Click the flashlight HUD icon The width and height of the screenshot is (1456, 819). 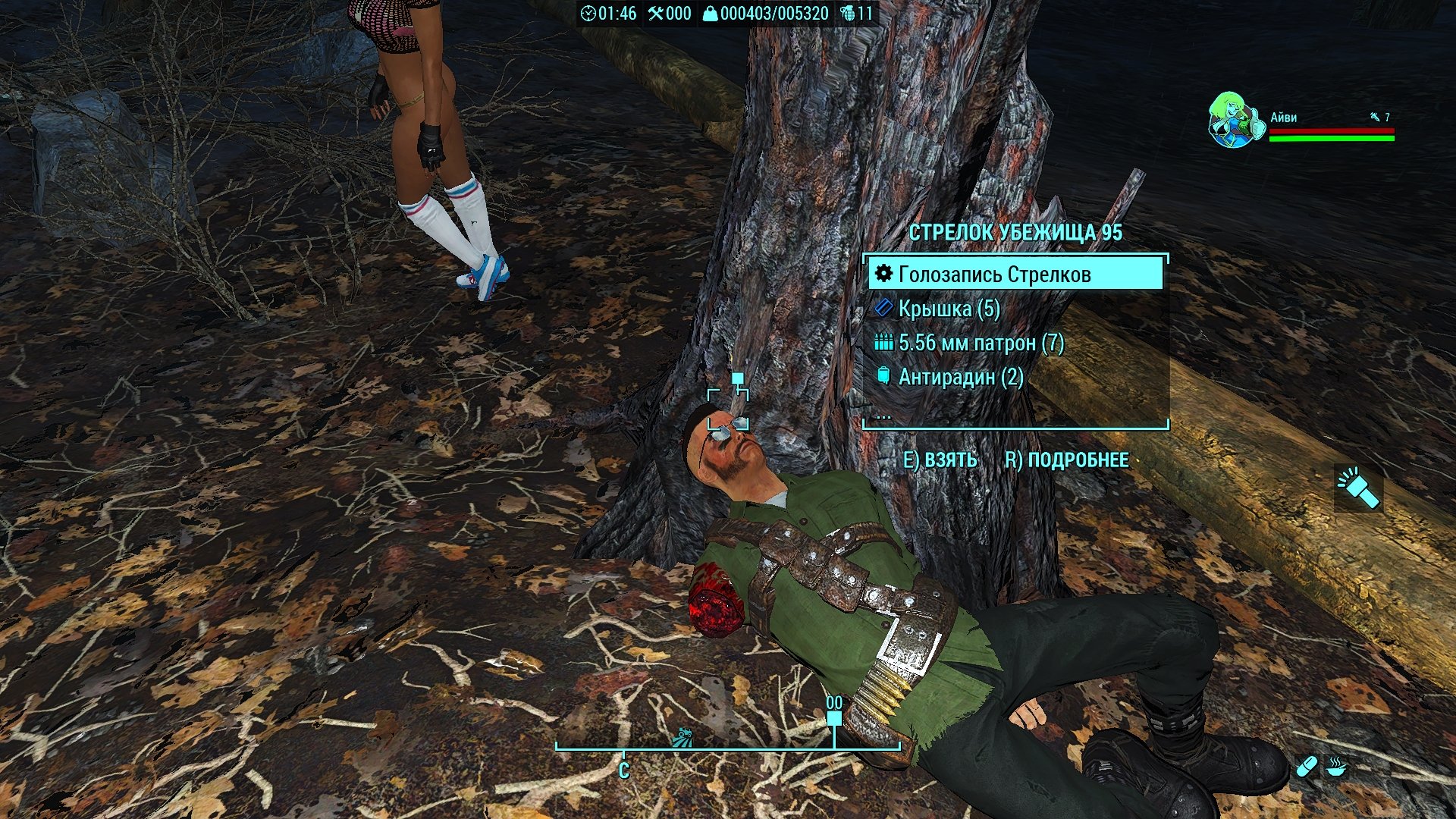click(x=1358, y=488)
